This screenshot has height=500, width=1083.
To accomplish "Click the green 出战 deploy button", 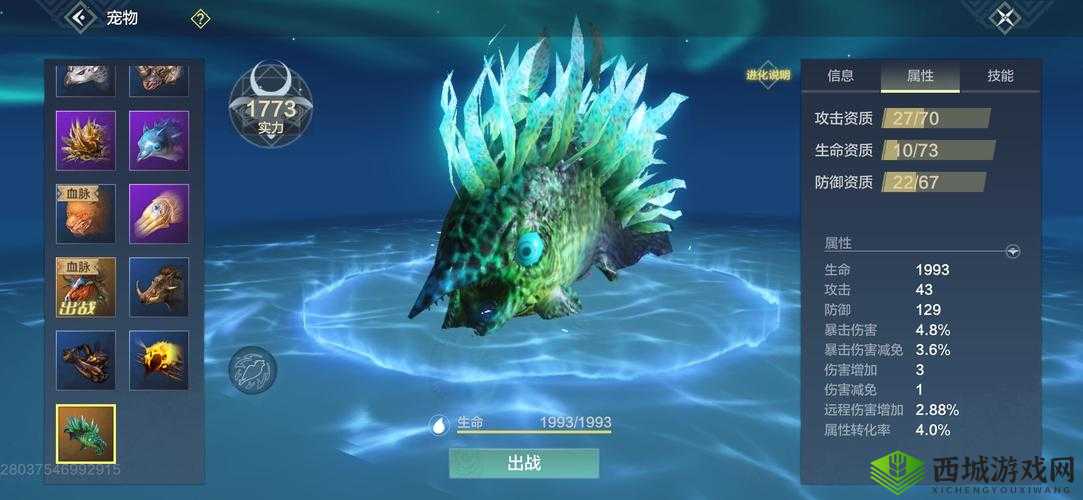I will pos(524,463).
